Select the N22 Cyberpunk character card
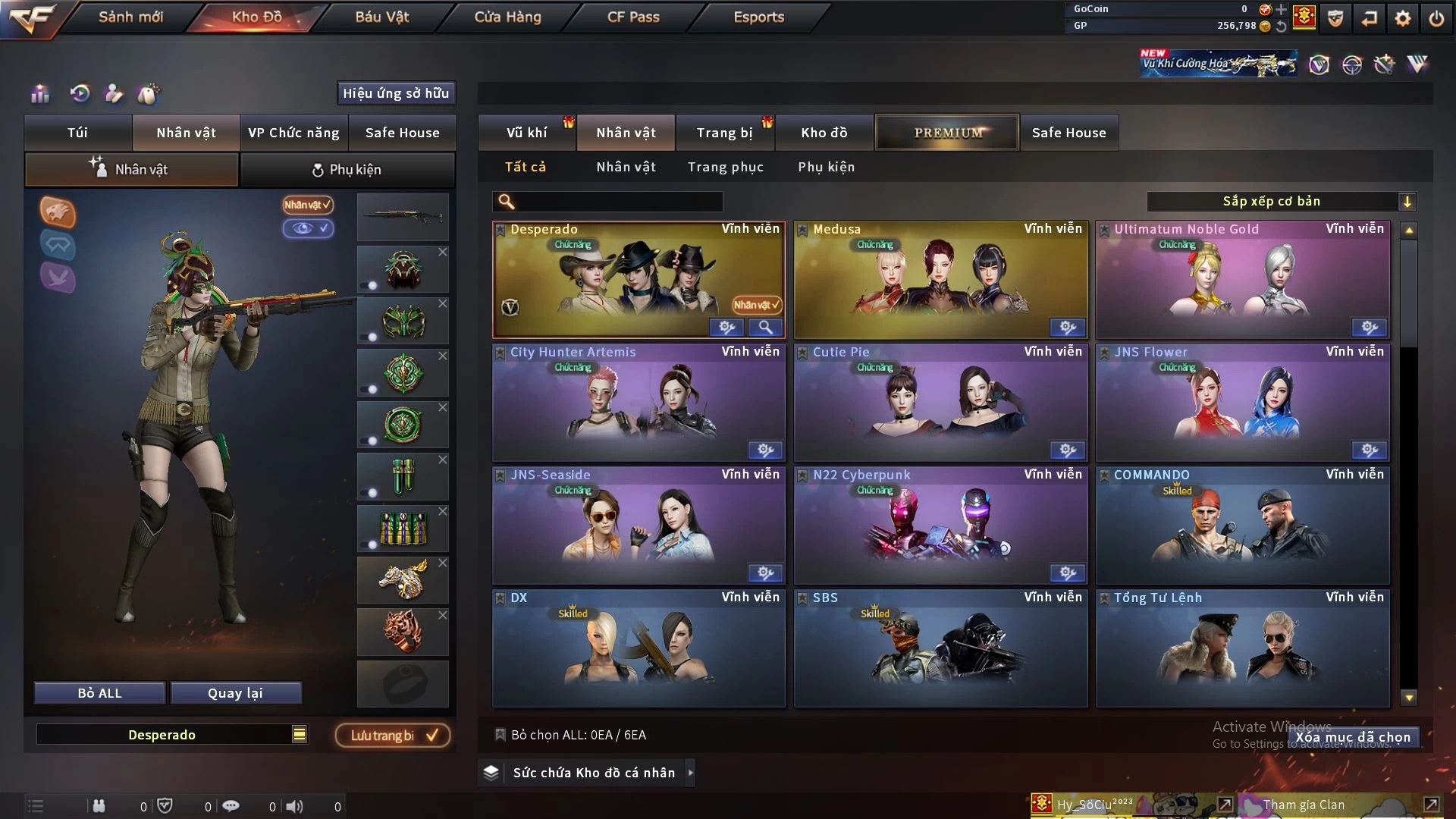 (940, 526)
